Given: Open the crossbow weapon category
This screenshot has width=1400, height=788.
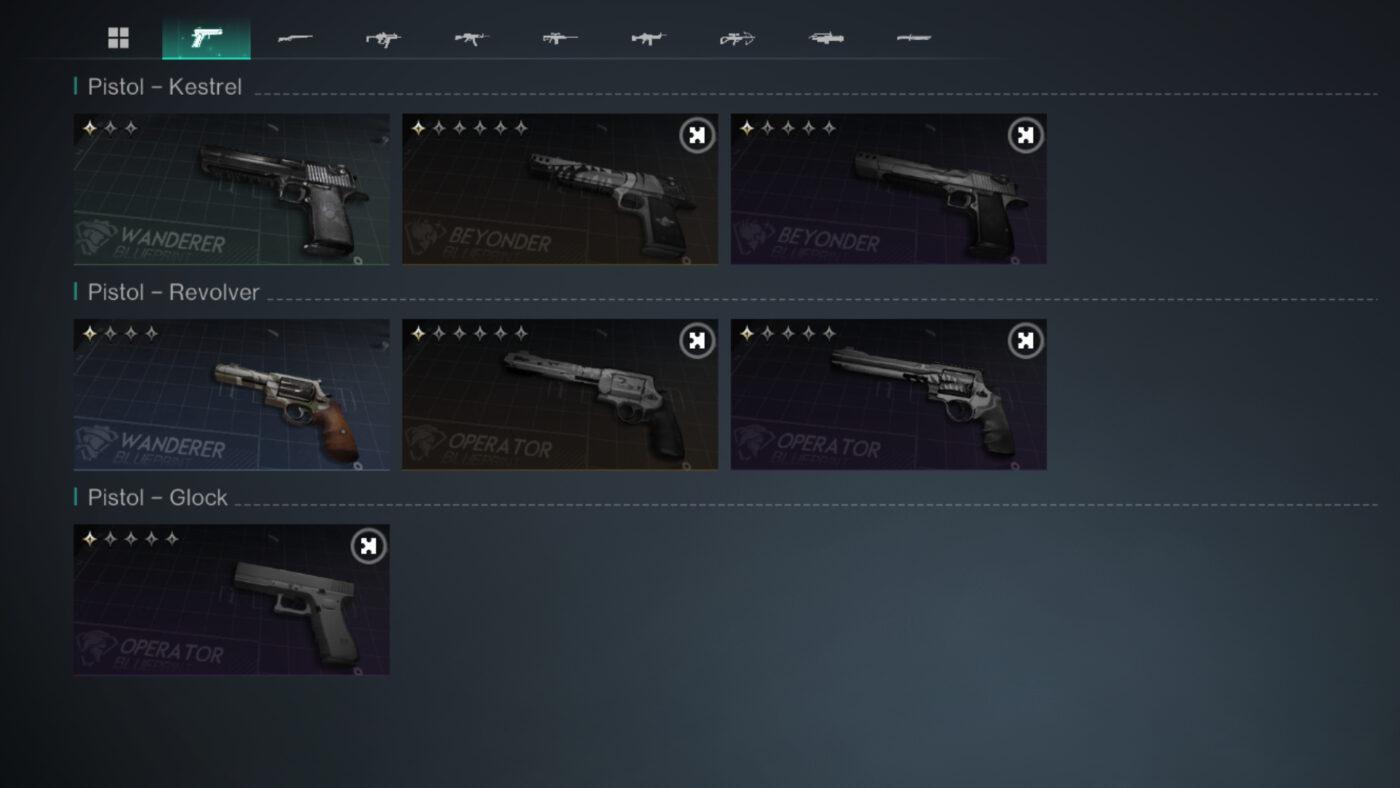Looking at the screenshot, I should click(x=735, y=37).
